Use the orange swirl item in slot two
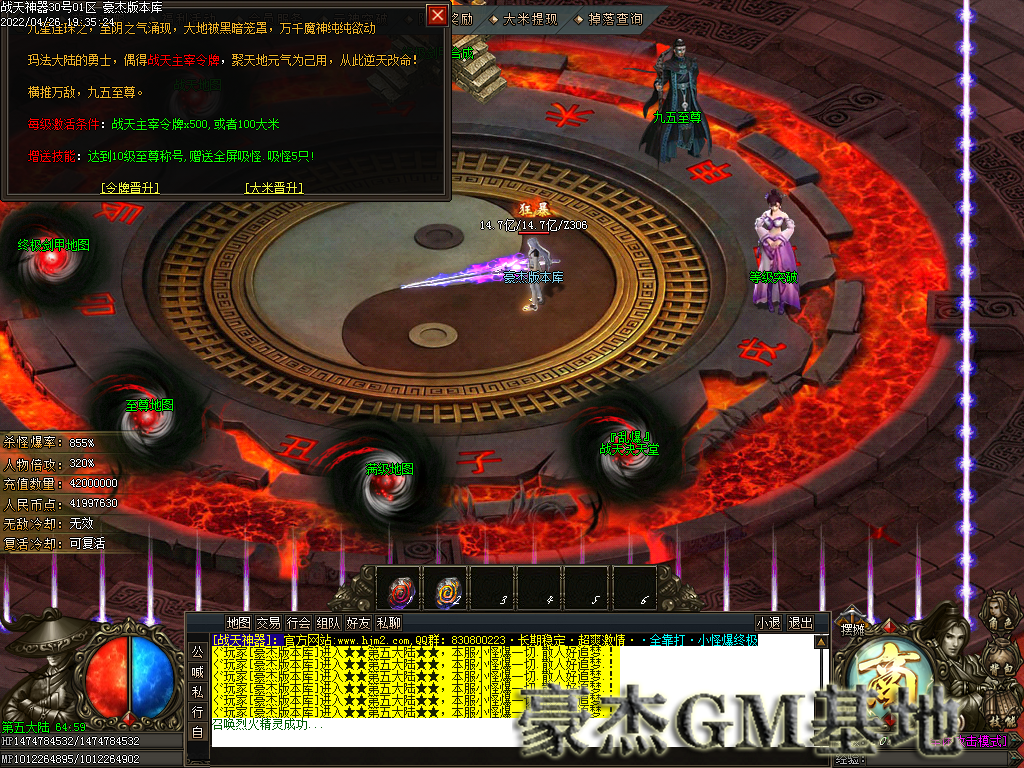The height and width of the screenshot is (768, 1024). pos(446,590)
